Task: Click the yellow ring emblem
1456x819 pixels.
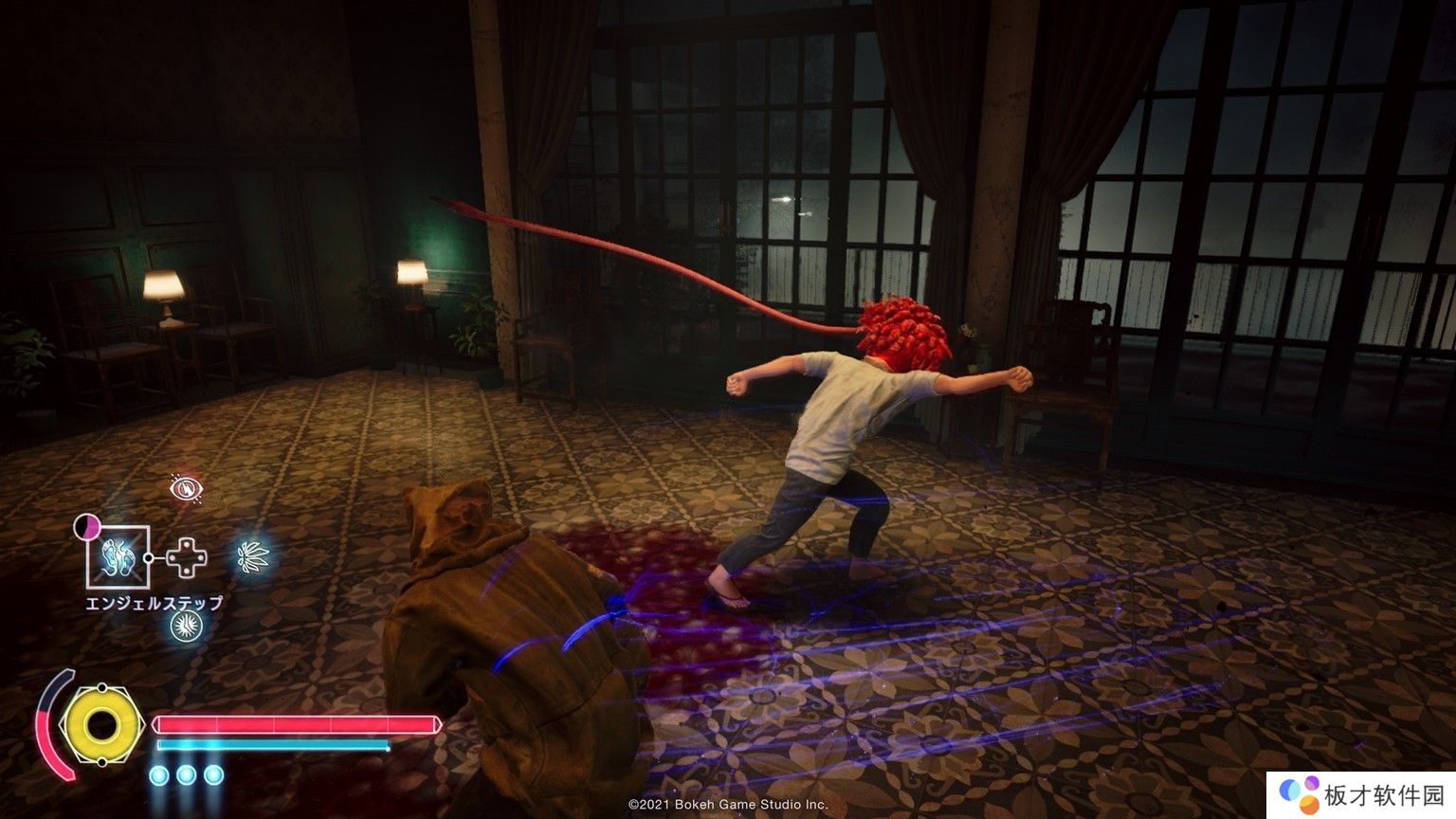Action: 100,725
